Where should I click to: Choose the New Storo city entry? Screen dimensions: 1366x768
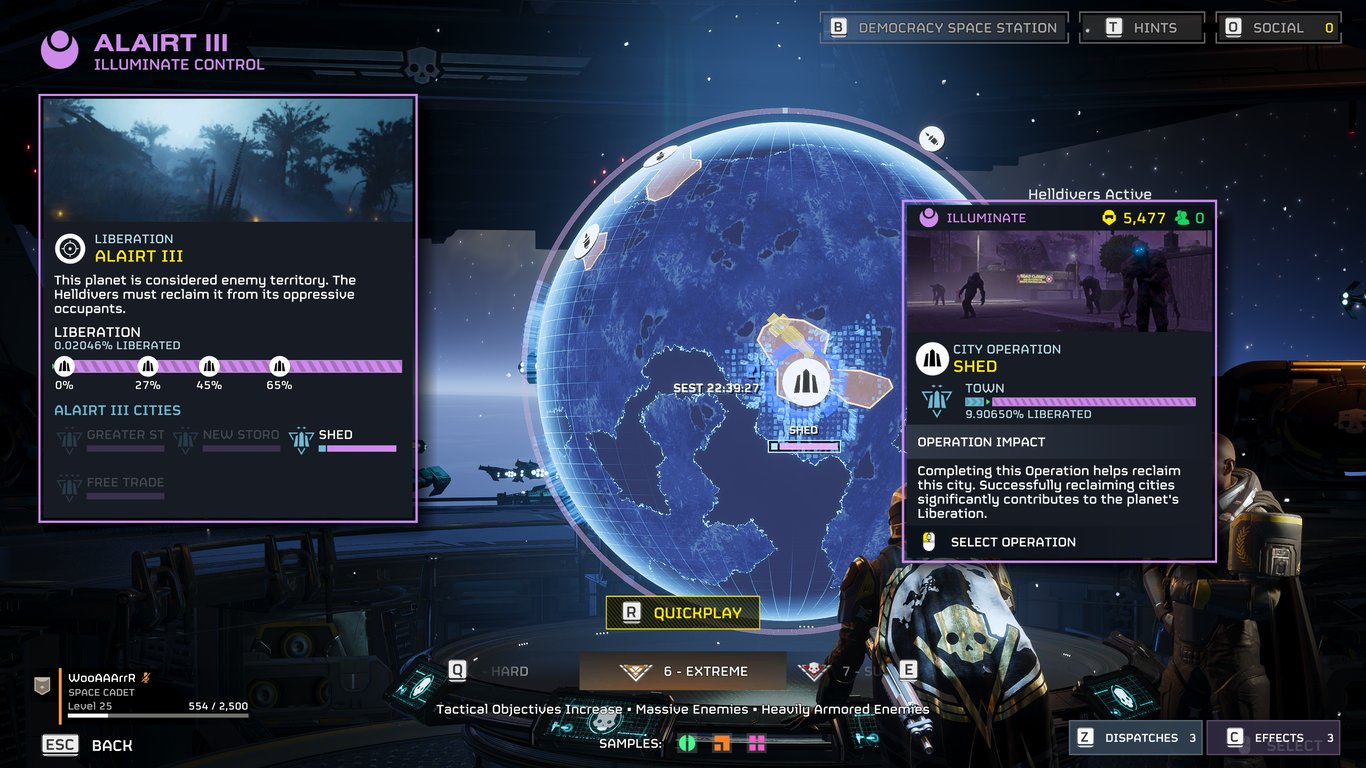pyautogui.click(x=227, y=440)
